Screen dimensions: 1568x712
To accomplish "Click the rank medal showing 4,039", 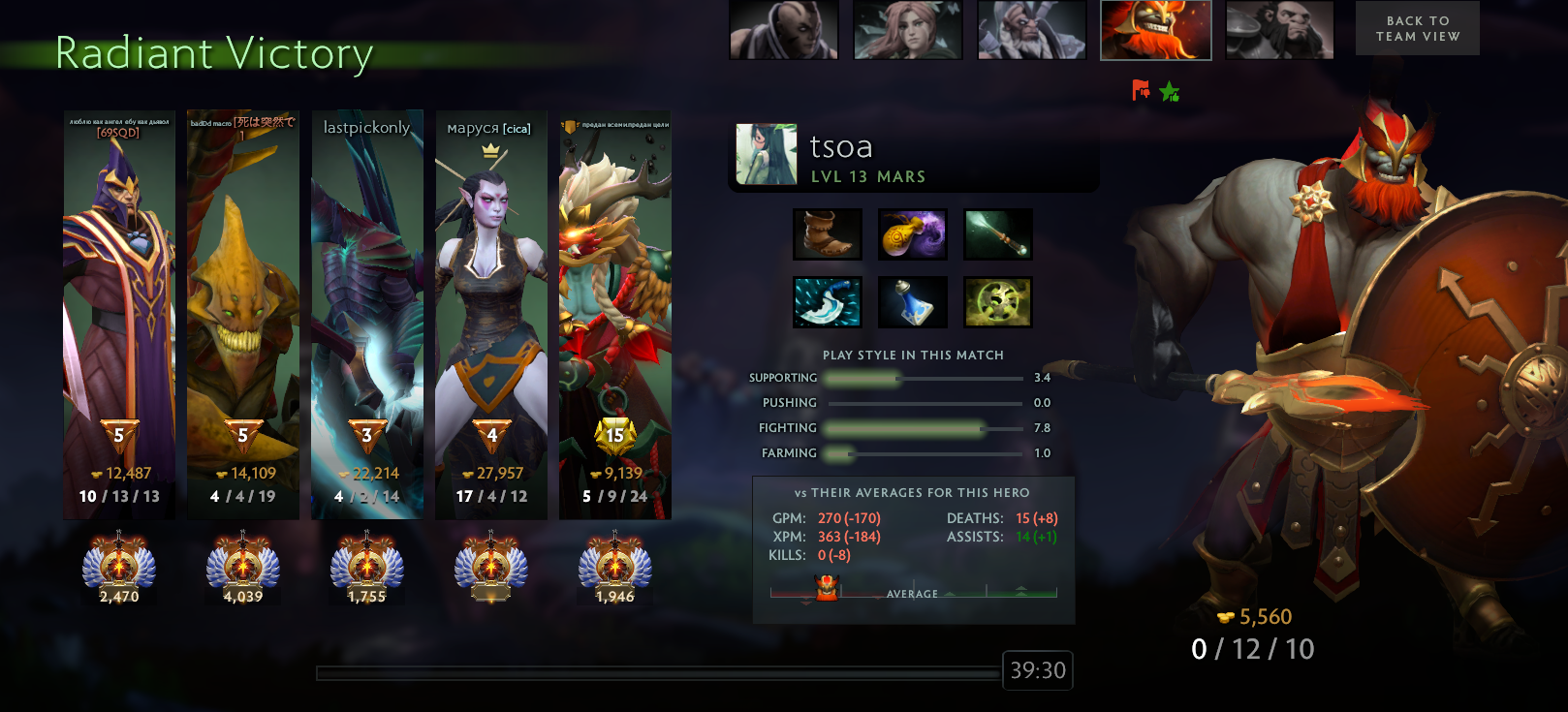I will click(x=243, y=568).
